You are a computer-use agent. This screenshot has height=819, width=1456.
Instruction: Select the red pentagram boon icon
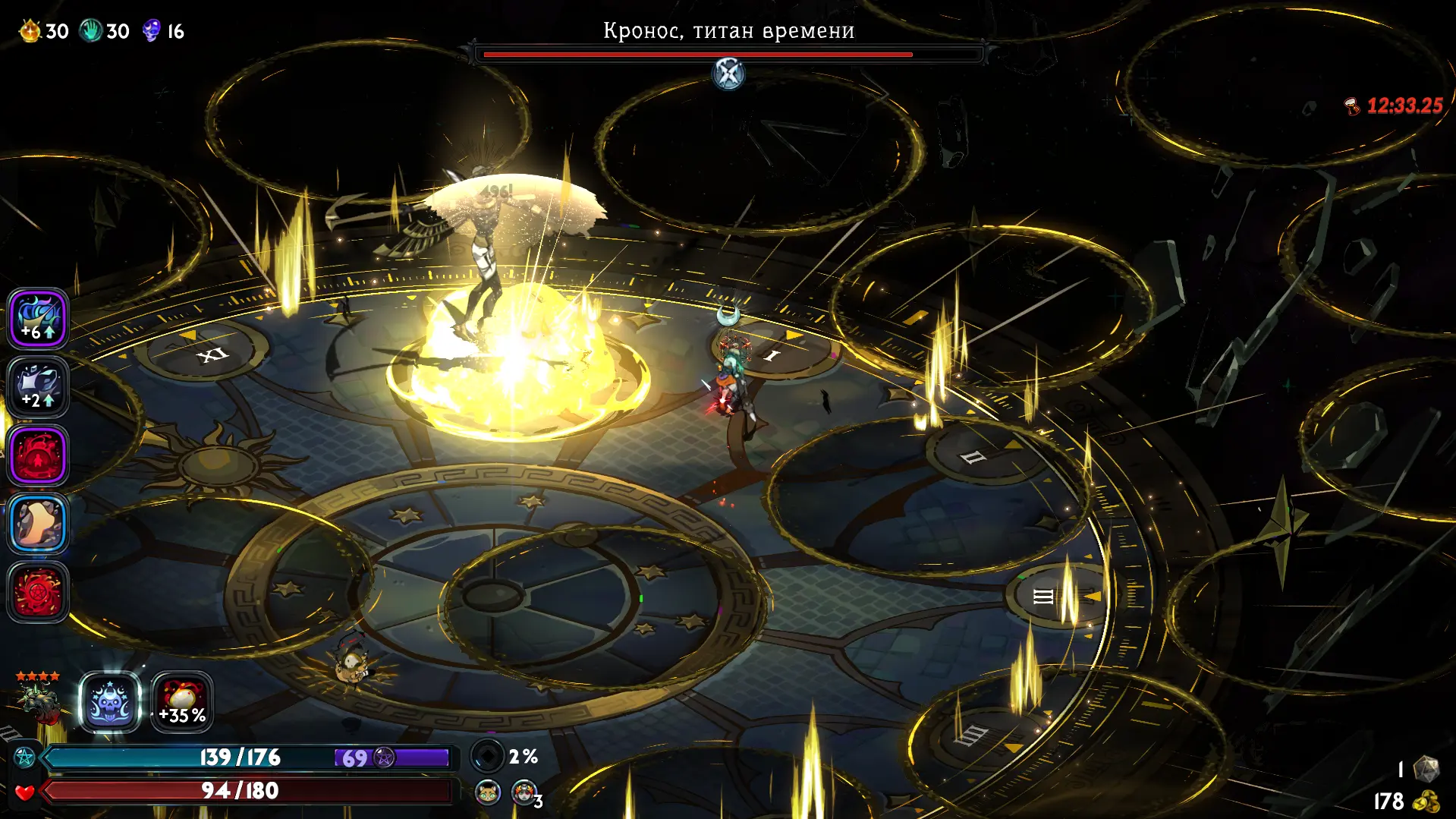click(x=38, y=592)
